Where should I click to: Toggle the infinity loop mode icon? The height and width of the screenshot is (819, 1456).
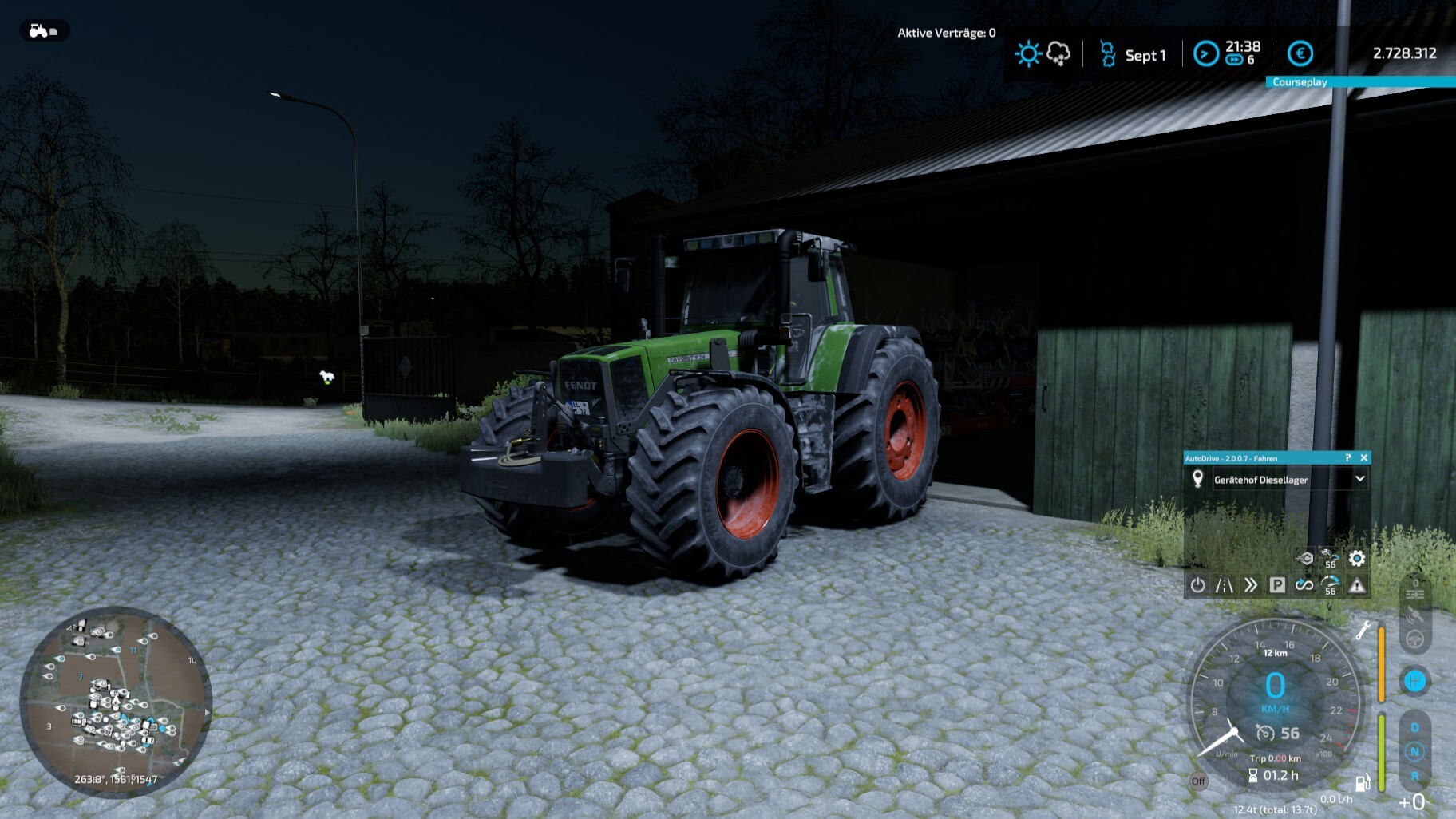(1304, 585)
